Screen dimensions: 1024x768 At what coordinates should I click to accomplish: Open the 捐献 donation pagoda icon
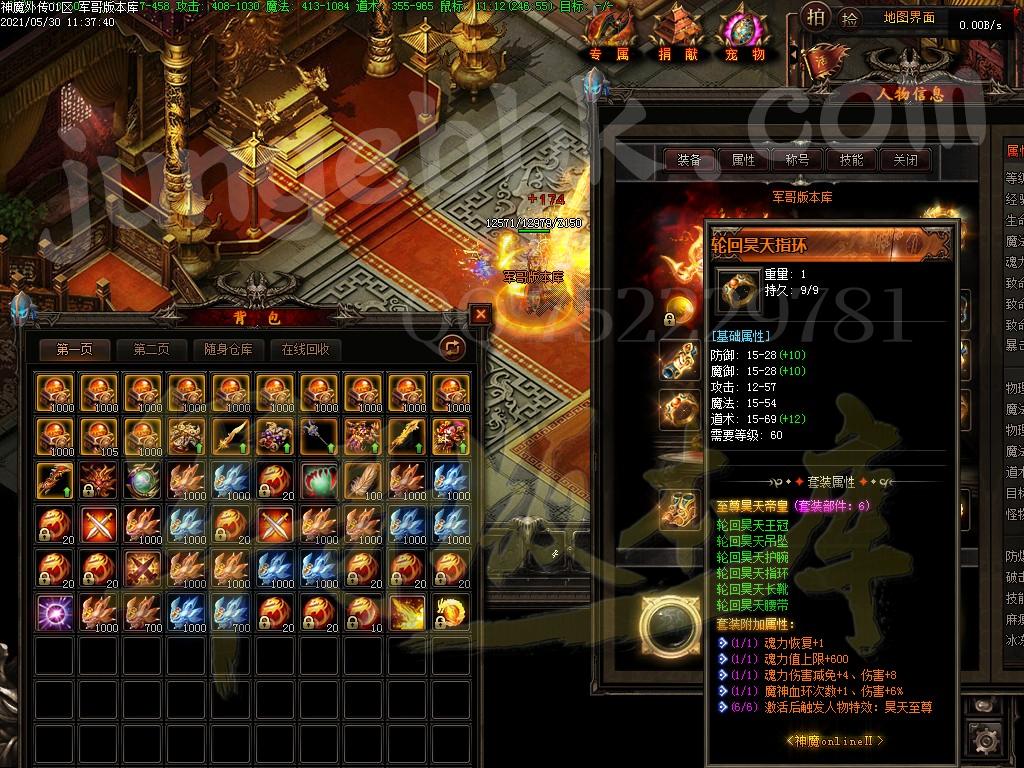(678, 35)
